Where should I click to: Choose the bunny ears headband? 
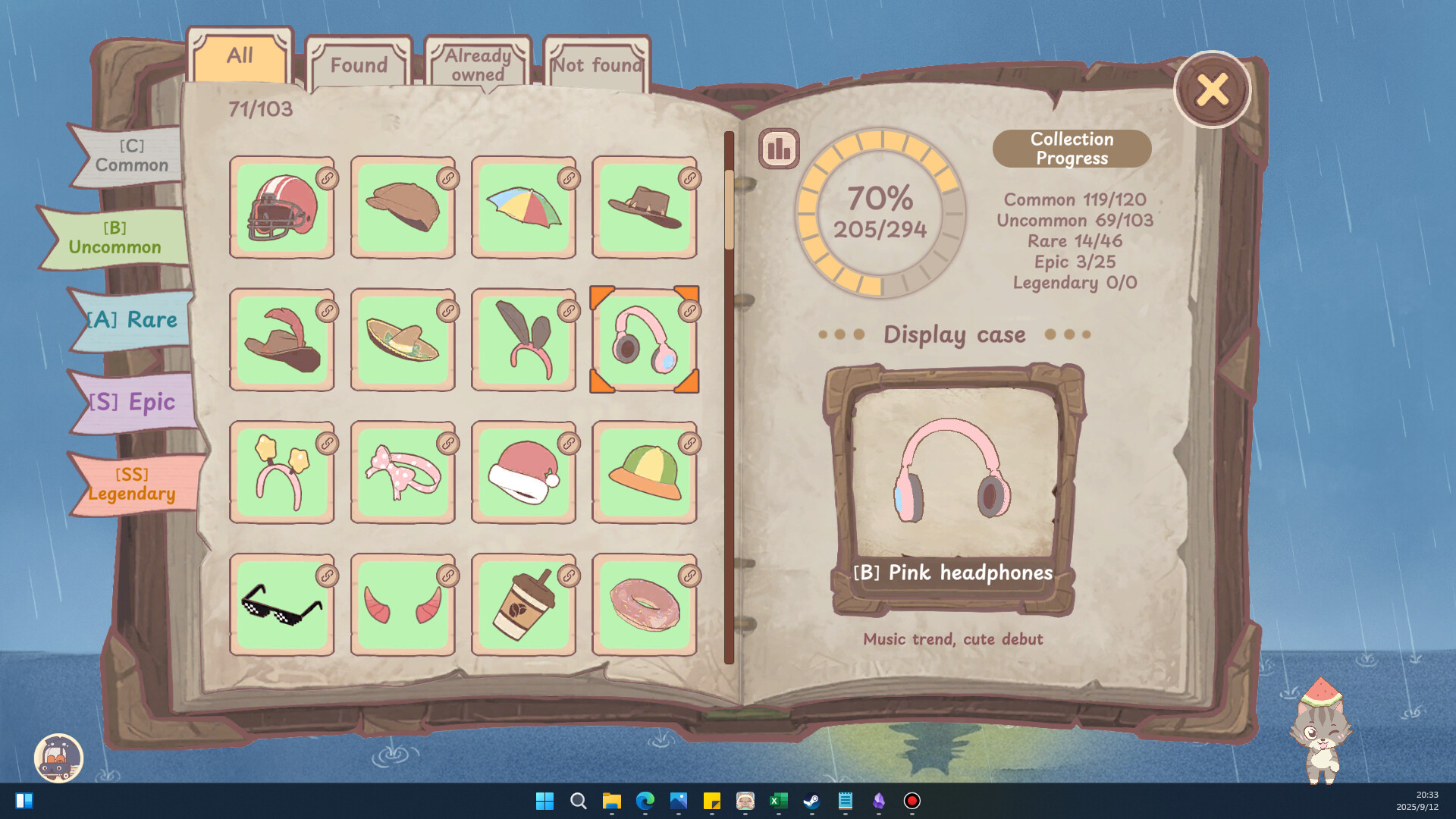(x=523, y=340)
